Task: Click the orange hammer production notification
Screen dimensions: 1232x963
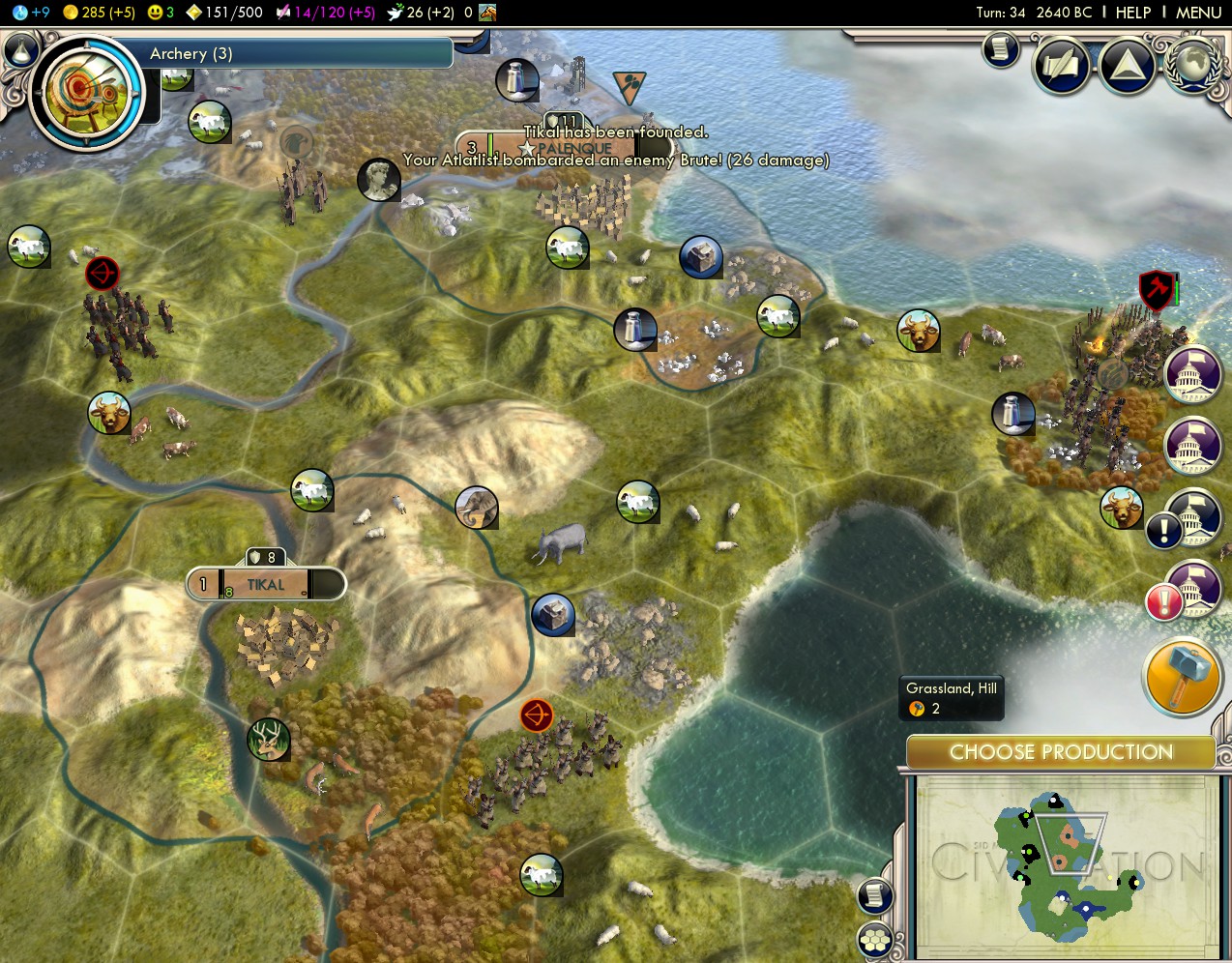Action: [x=1182, y=676]
